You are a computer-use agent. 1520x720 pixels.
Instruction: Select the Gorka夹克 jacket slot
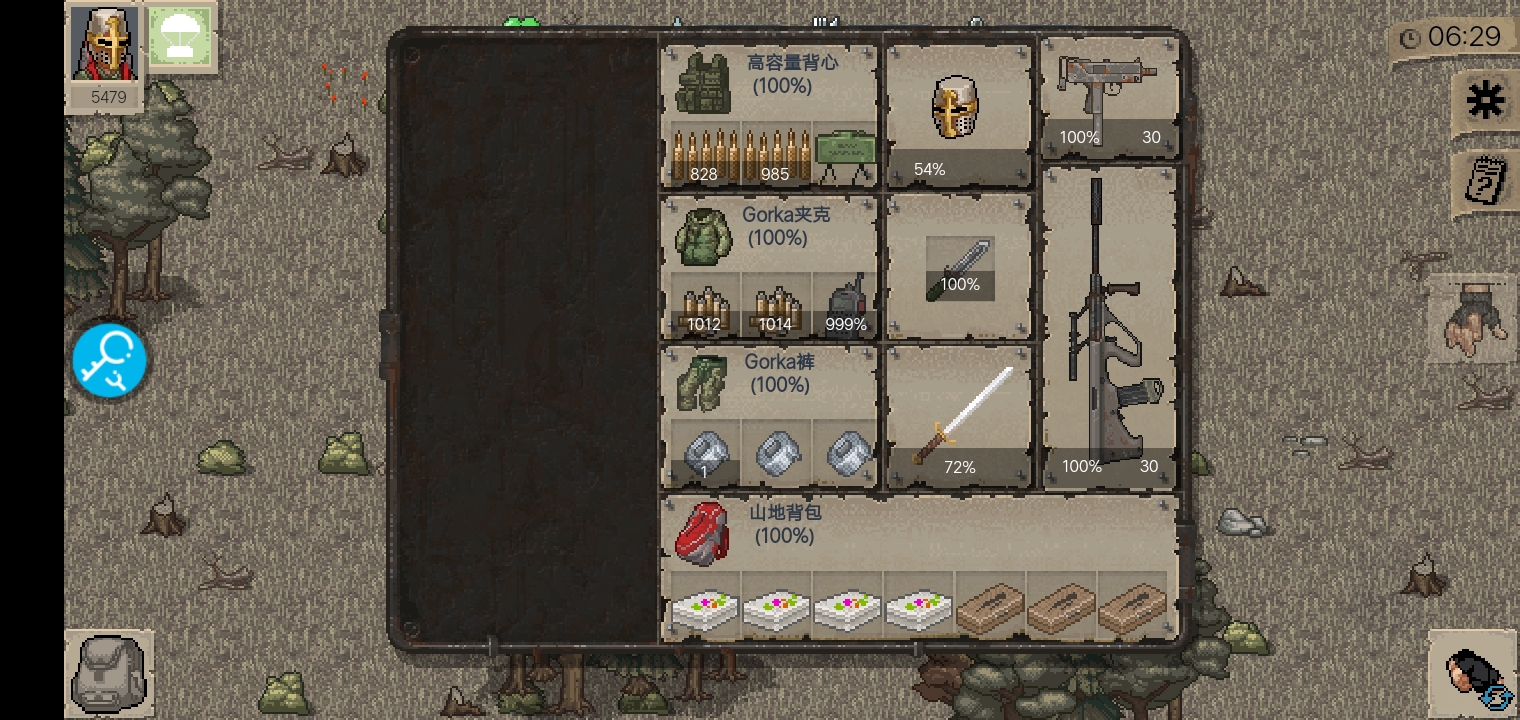click(x=704, y=236)
